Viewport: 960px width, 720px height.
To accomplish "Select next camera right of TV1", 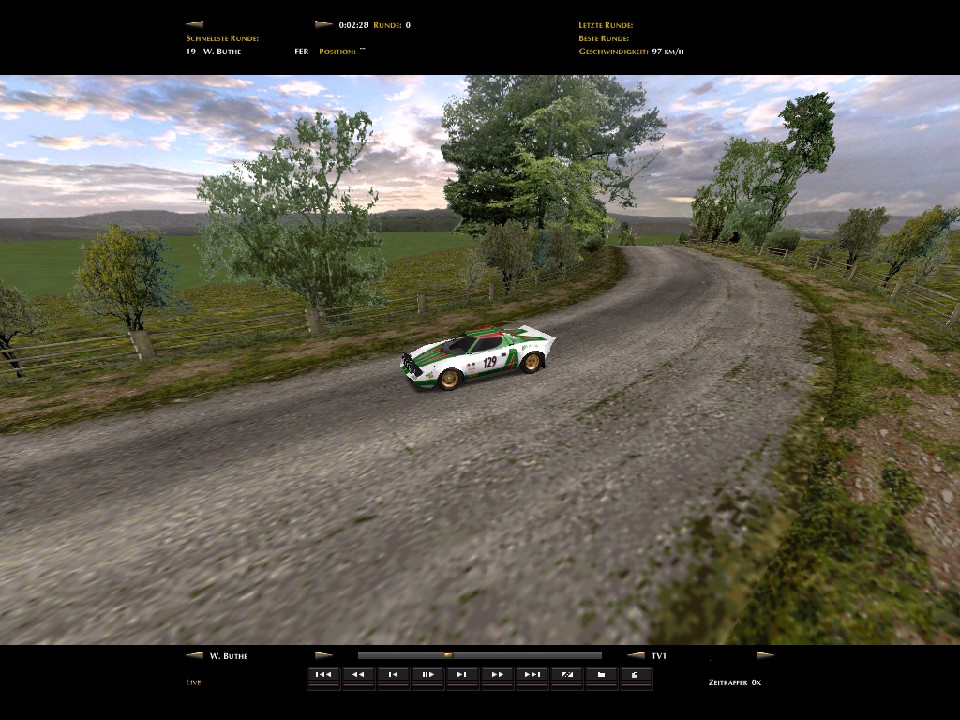I will [x=765, y=656].
